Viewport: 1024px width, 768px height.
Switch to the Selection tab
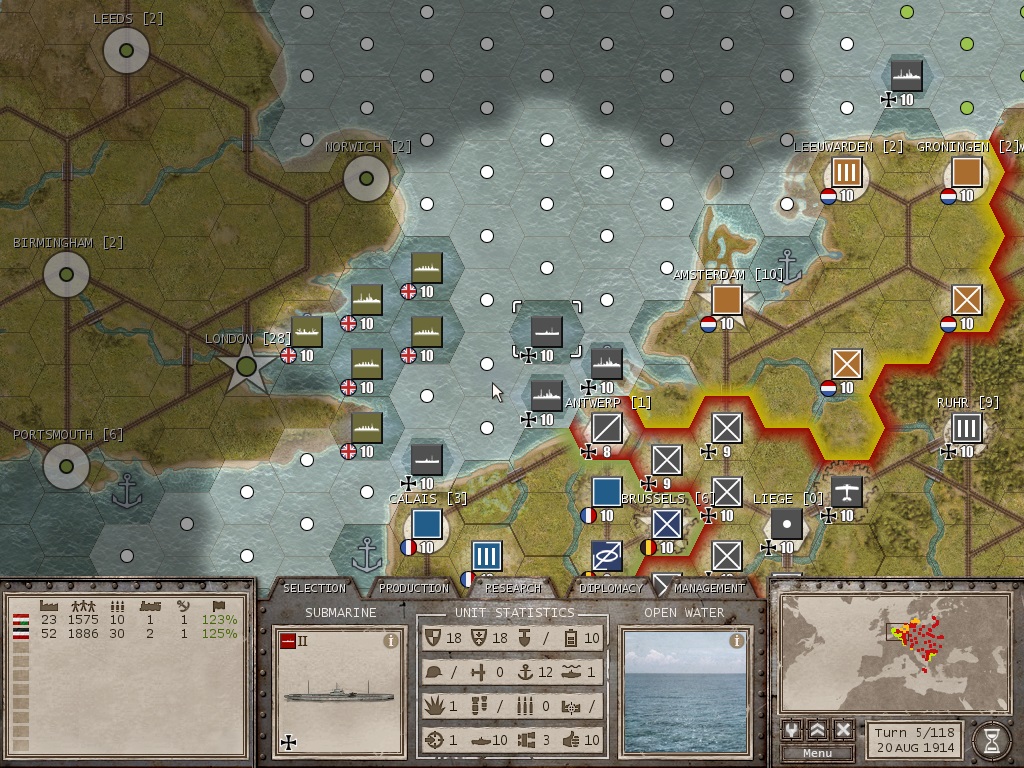[x=314, y=588]
